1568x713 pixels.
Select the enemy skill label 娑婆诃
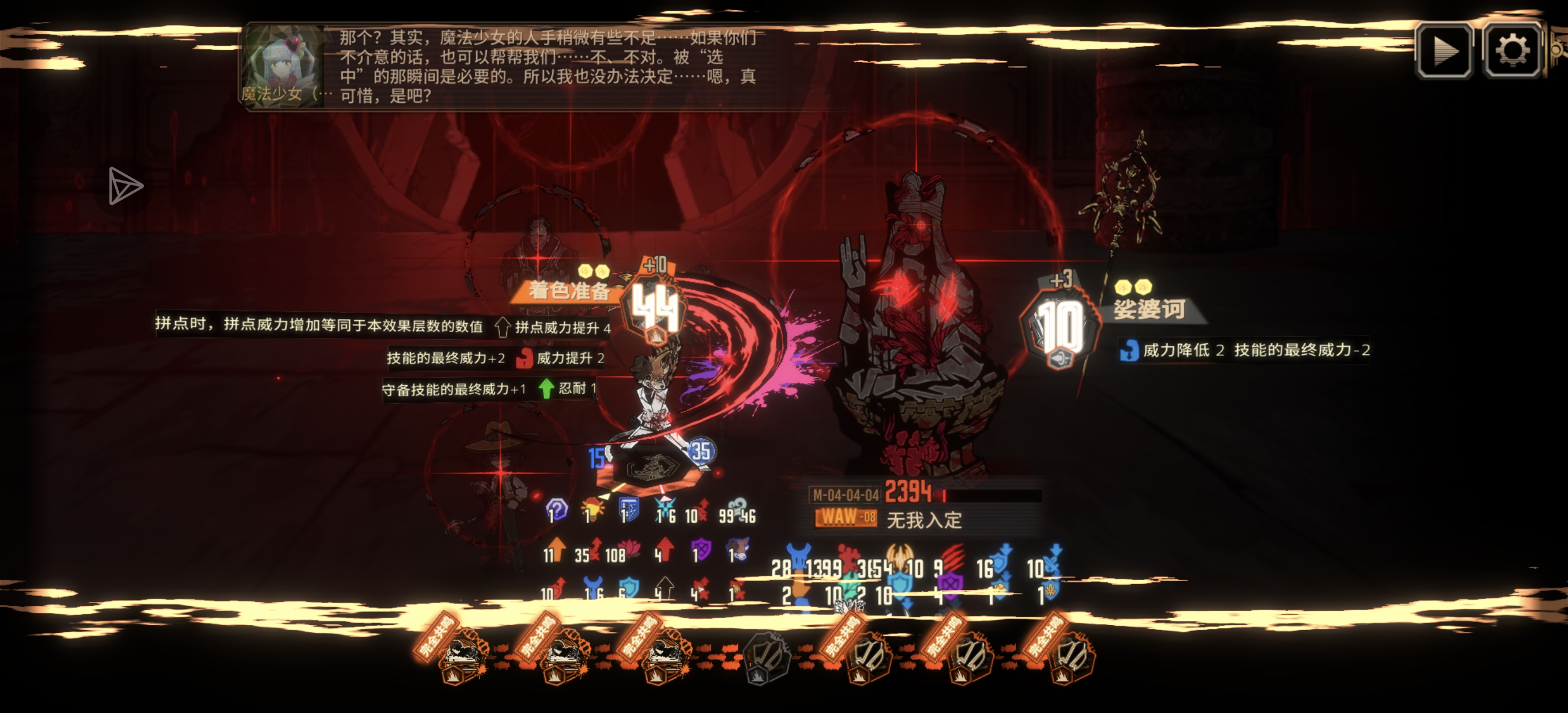[1149, 310]
